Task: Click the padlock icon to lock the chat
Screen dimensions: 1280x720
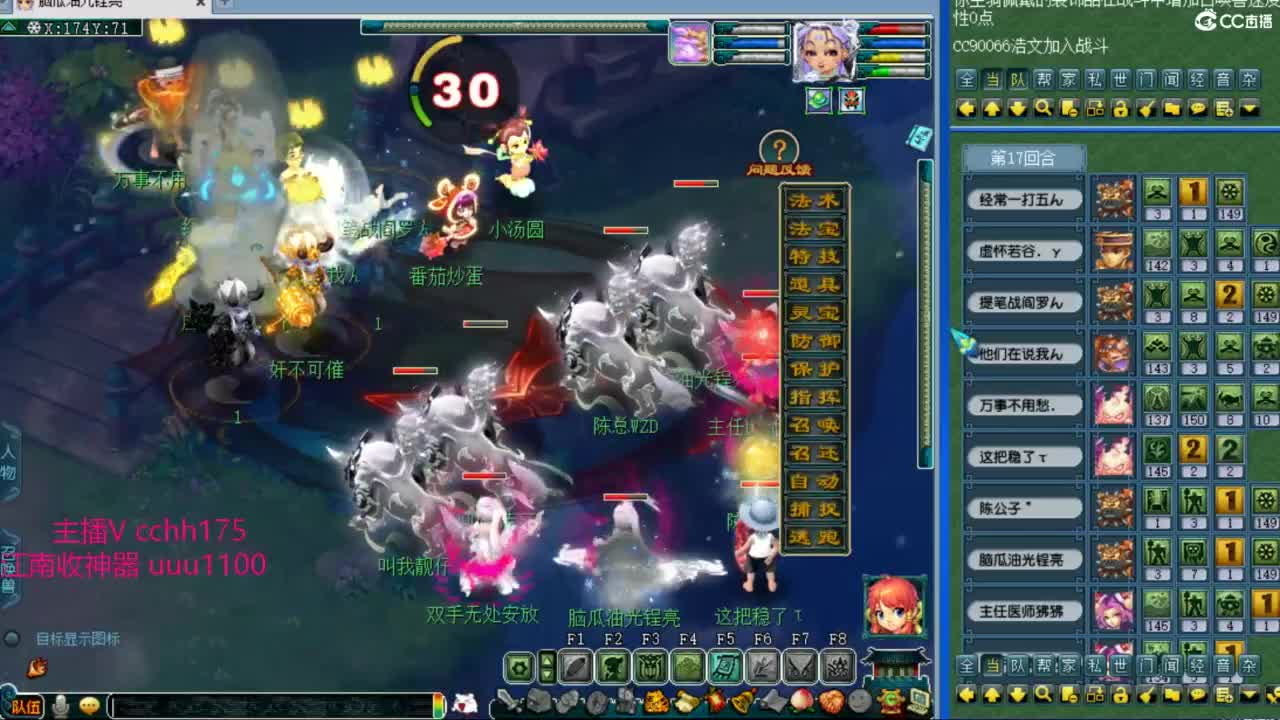Action: click(1121, 107)
